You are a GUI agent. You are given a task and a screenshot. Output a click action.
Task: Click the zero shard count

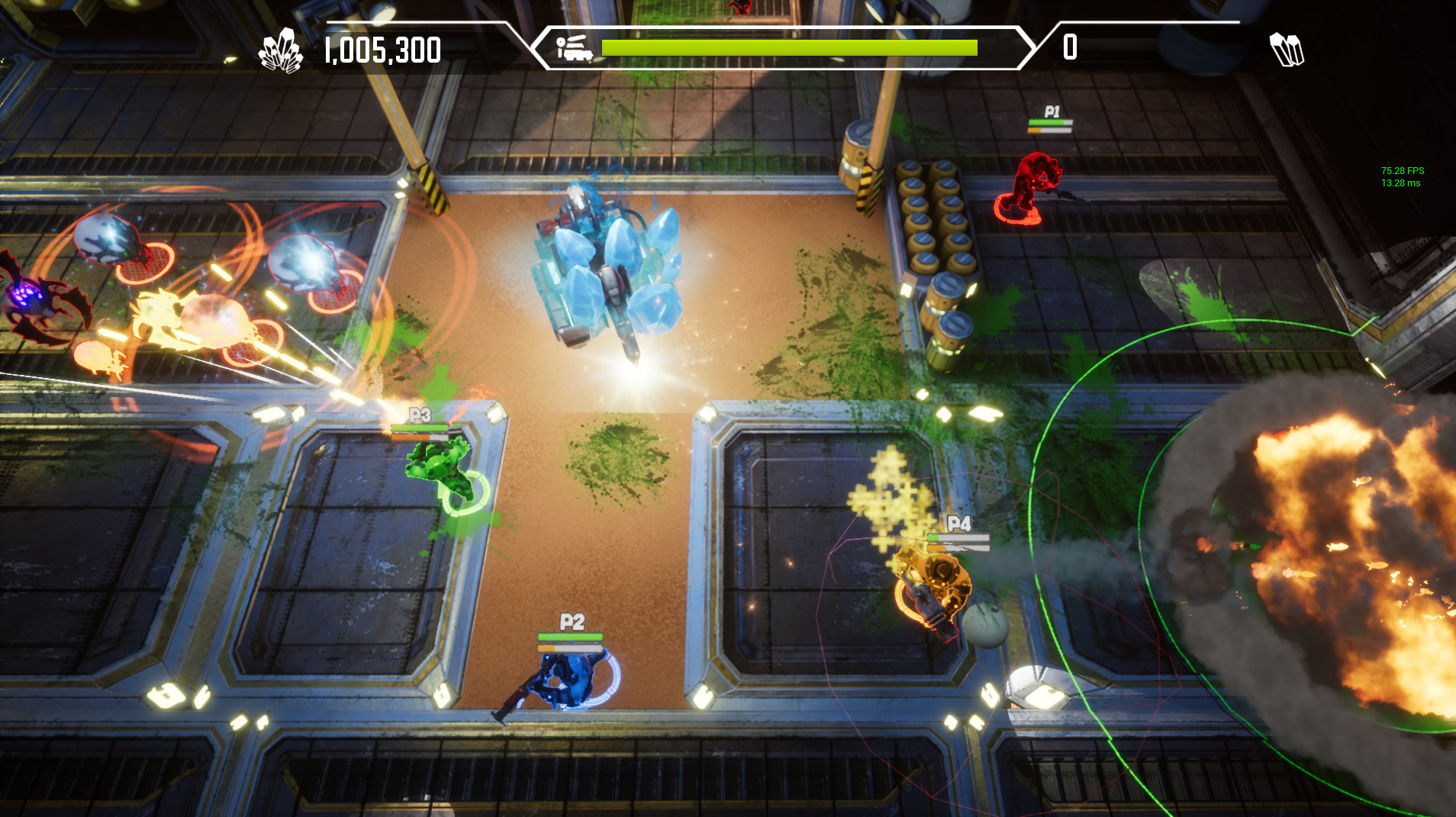click(1068, 47)
